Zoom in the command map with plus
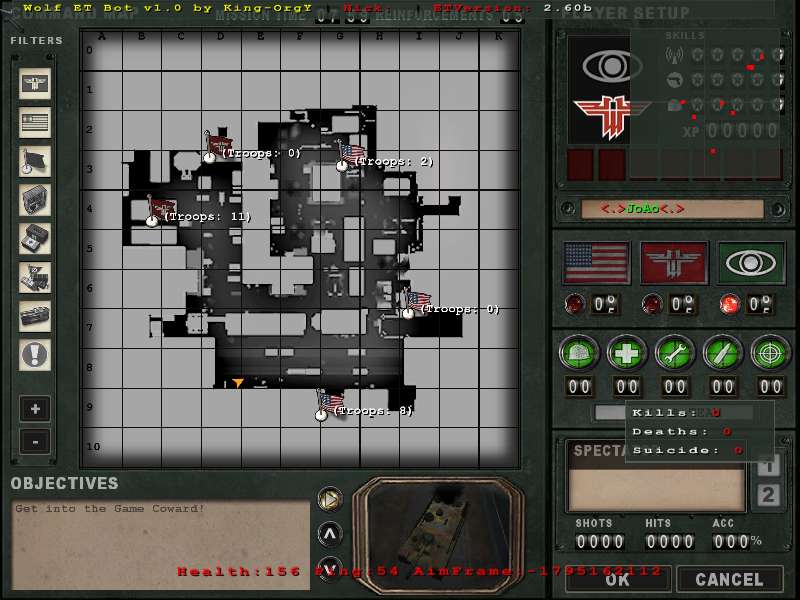This screenshot has width=800, height=600. click(x=35, y=409)
